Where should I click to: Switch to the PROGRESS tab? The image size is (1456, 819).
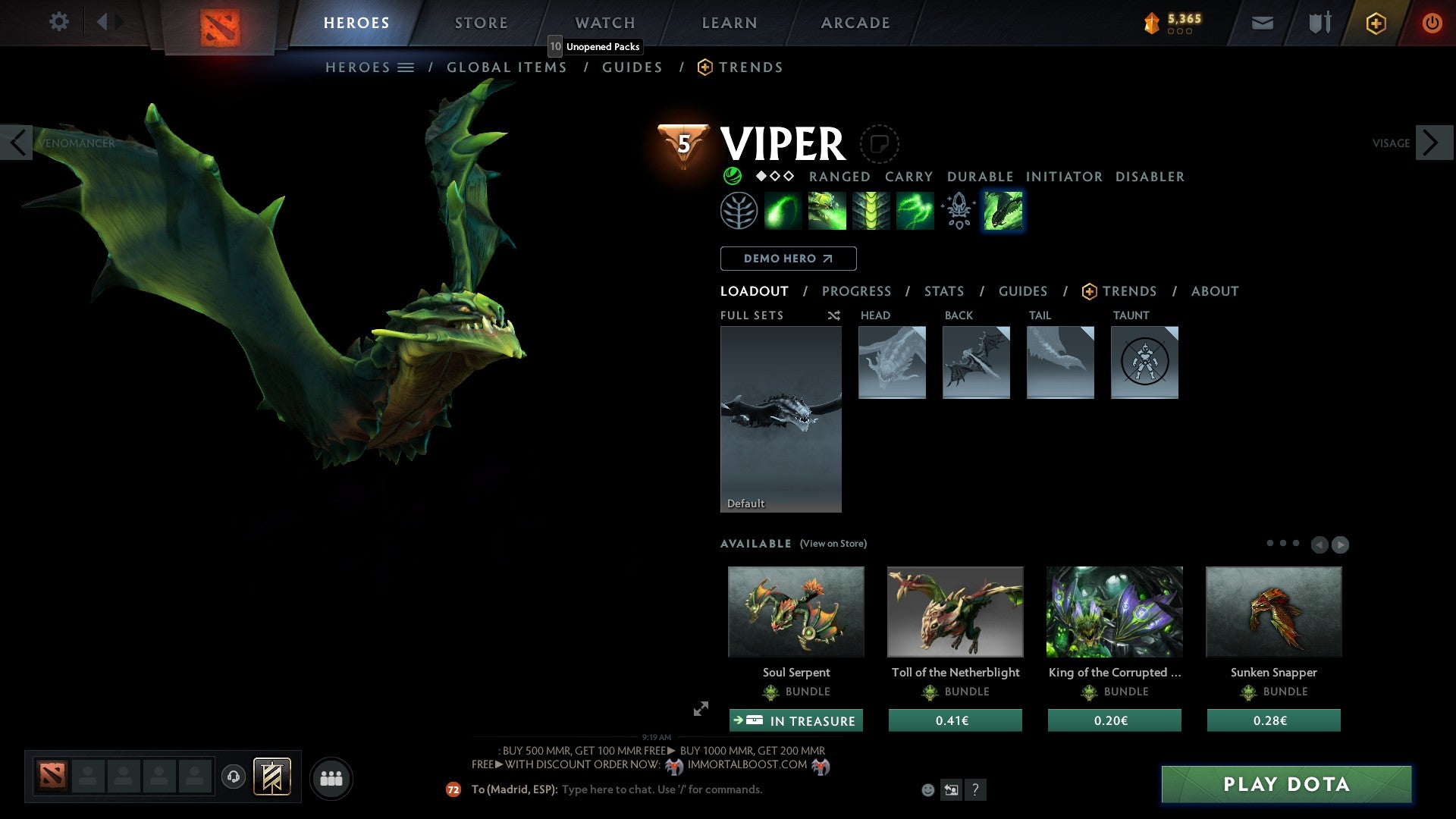click(856, 291)
